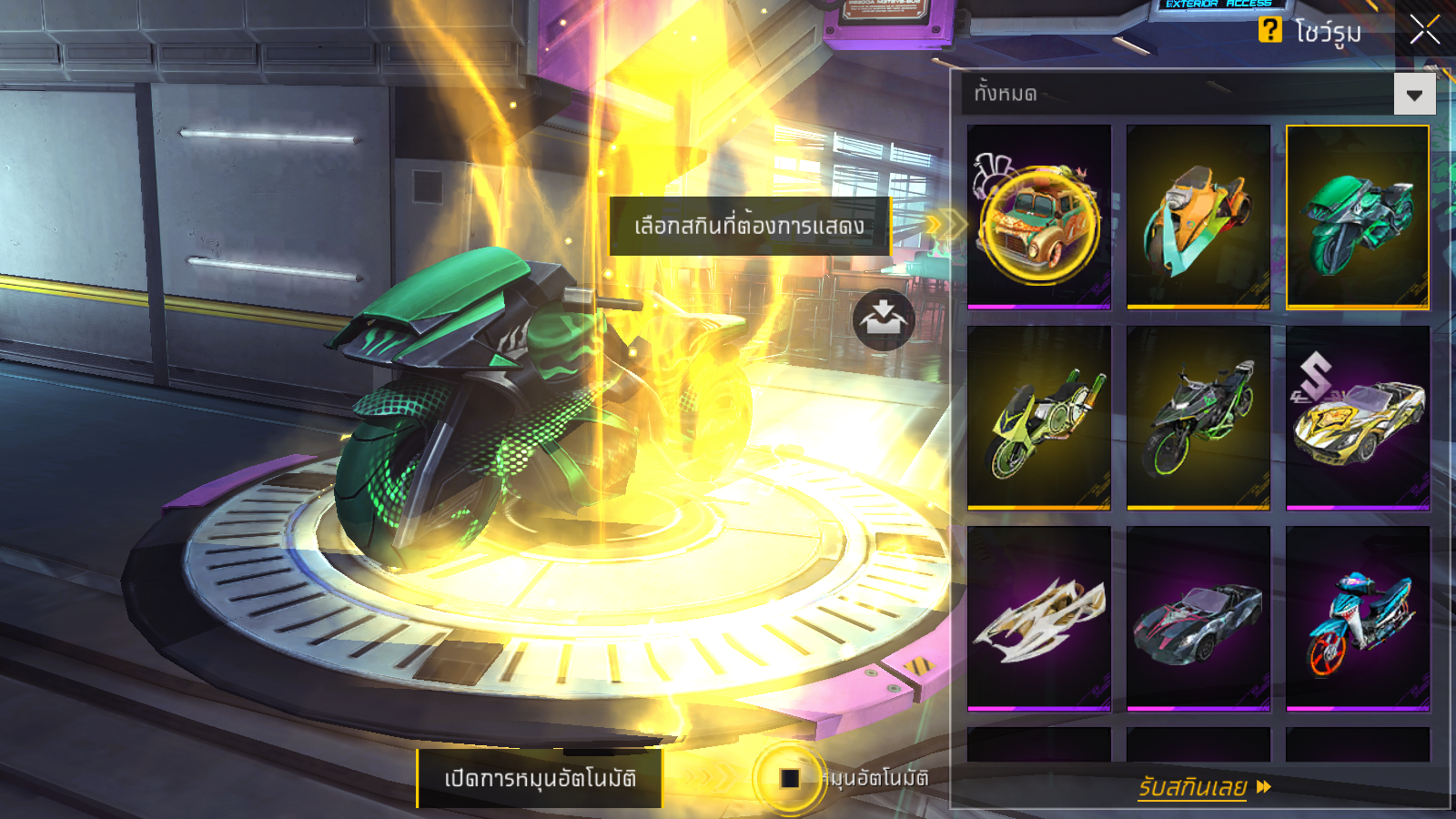Screen dimensions: 1456x819
Task: Pick the yellow sport bike skin
Action: coord(1038,419)
